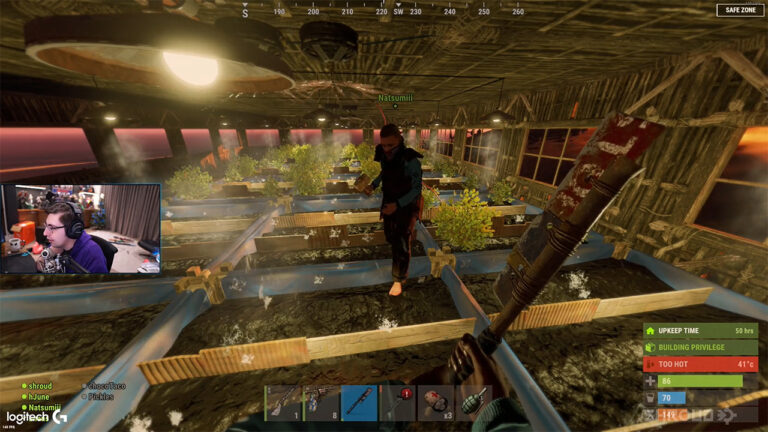Click chocoTaco in the team list
768x432 pixels.
pyautogui.click(x=105, y=385)
